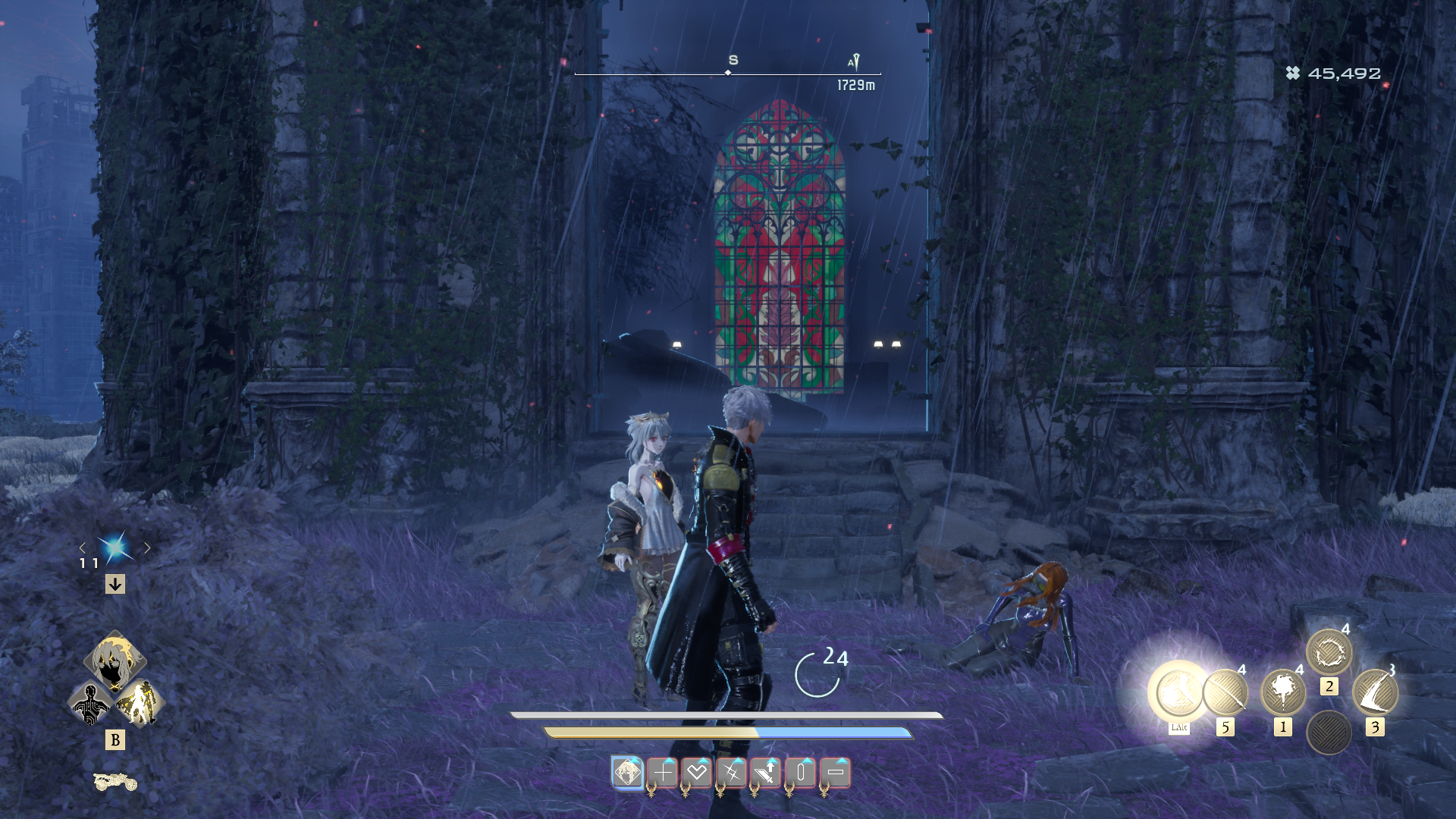The width and height of the screenshot is (1456, 819).
Task: Click the empty dark ability slot
Action: click(x=1329, y=732)
